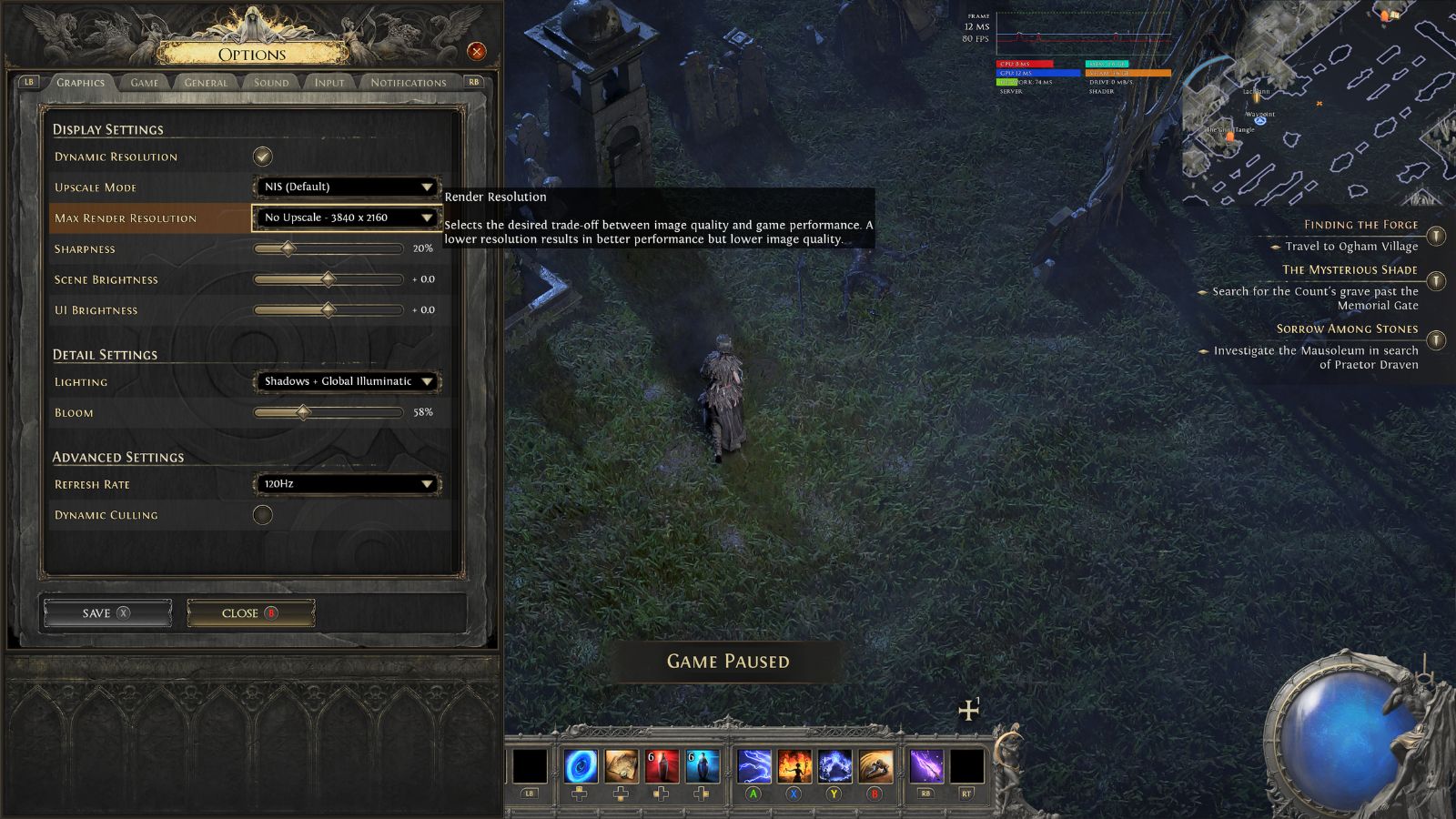Activate the frost skill bound to Y
This screenshot has width=1456, height=819.
pos(836,765)
